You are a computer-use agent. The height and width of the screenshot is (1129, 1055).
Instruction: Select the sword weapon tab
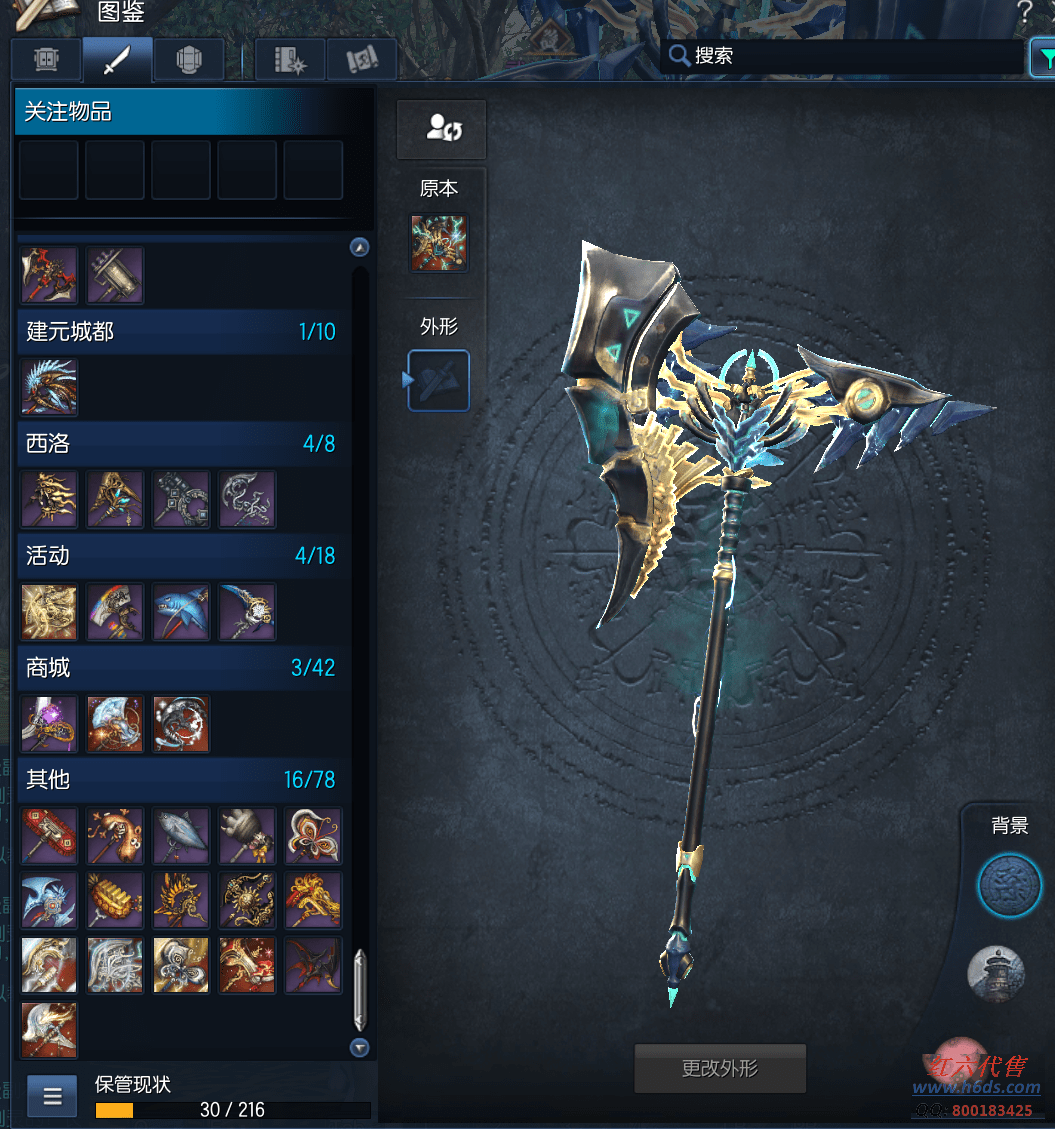click(118, 61)
